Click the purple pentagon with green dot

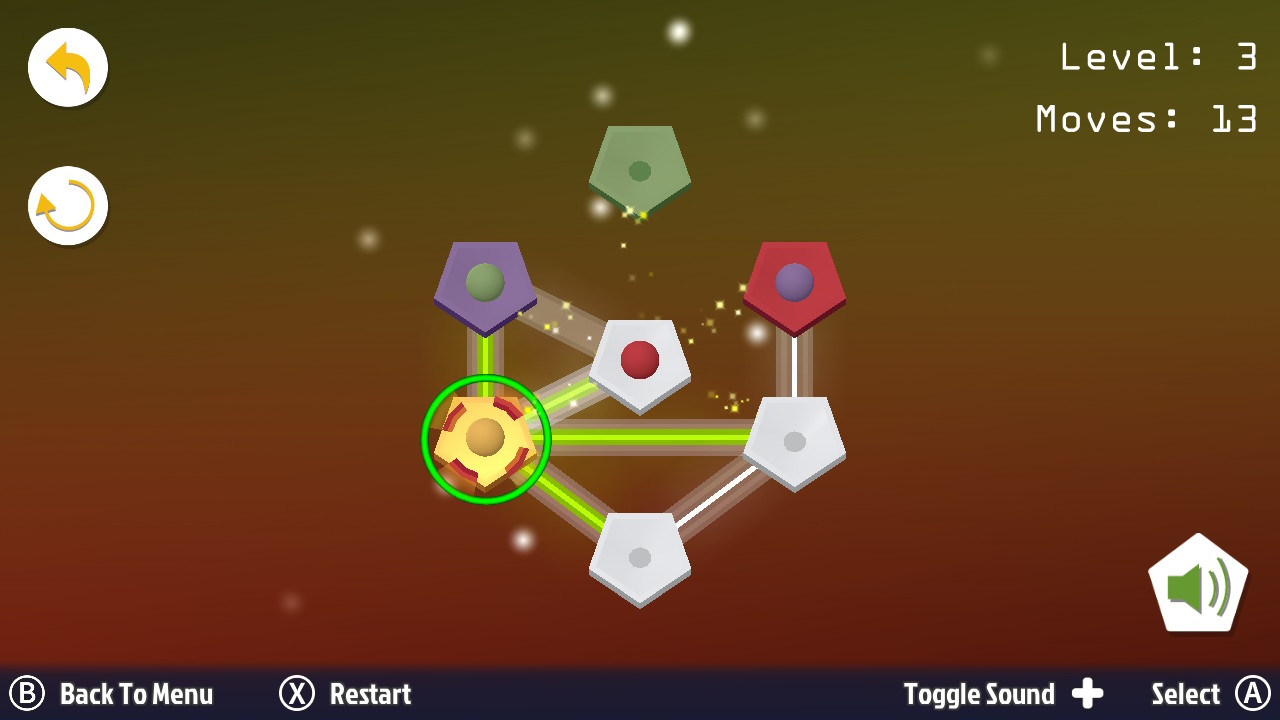click(x=485, y=280)
